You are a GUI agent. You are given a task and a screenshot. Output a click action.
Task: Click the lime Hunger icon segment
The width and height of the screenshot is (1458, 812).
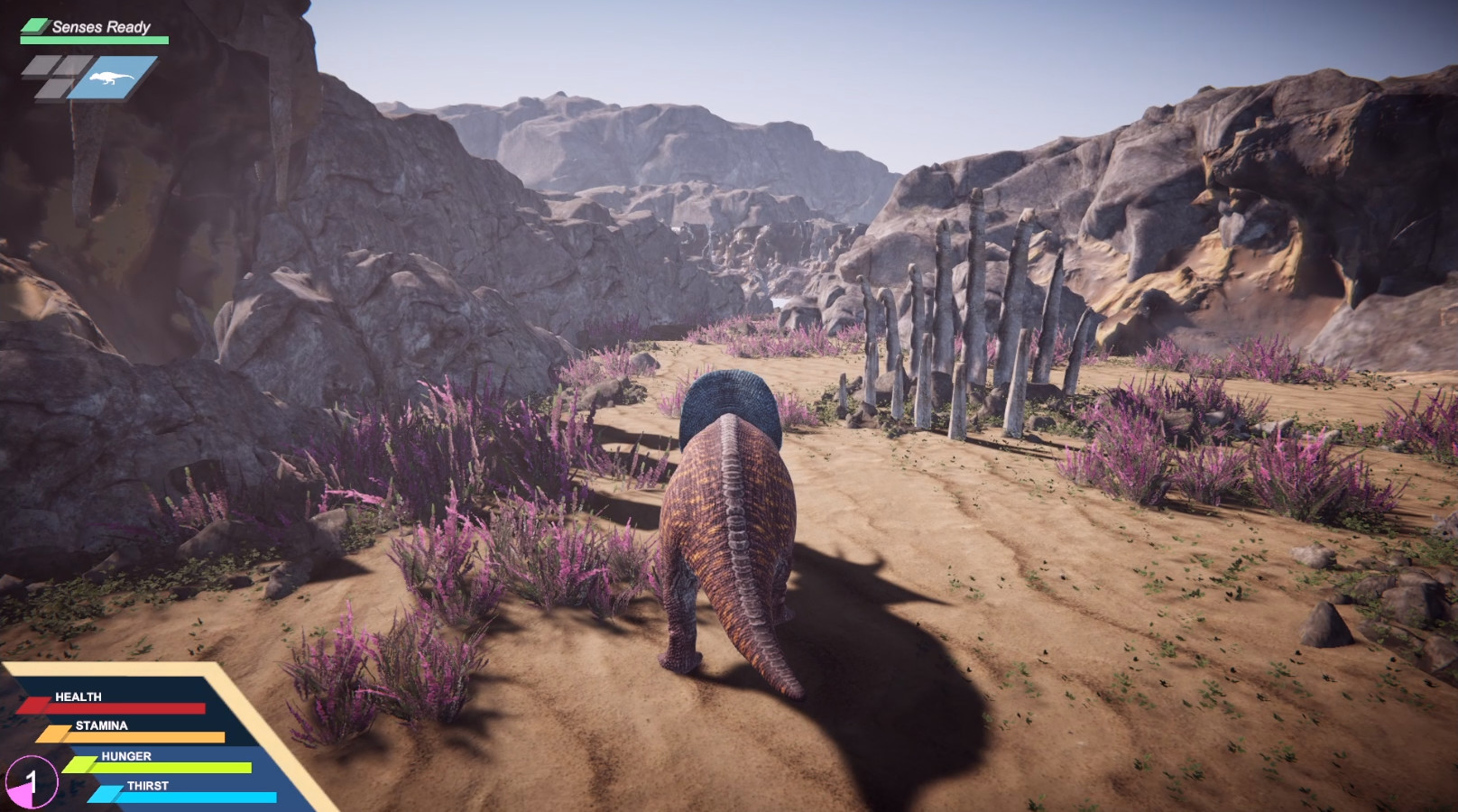[82, 764]
